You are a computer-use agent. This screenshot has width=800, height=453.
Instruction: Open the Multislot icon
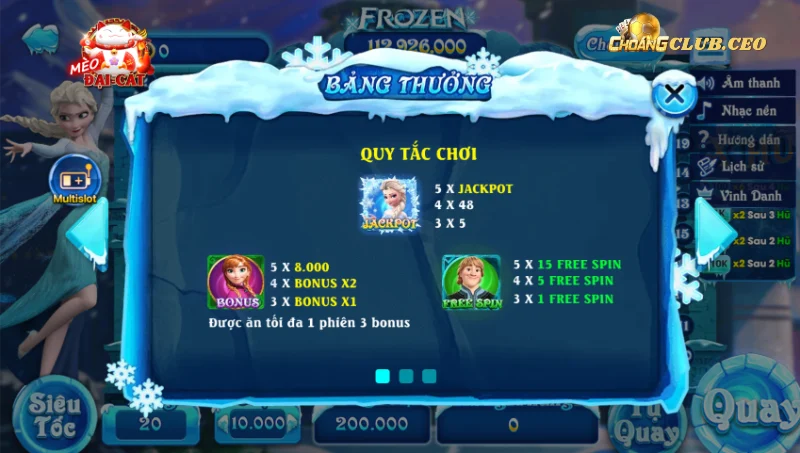pyautogui.click(x=75, y=180)
